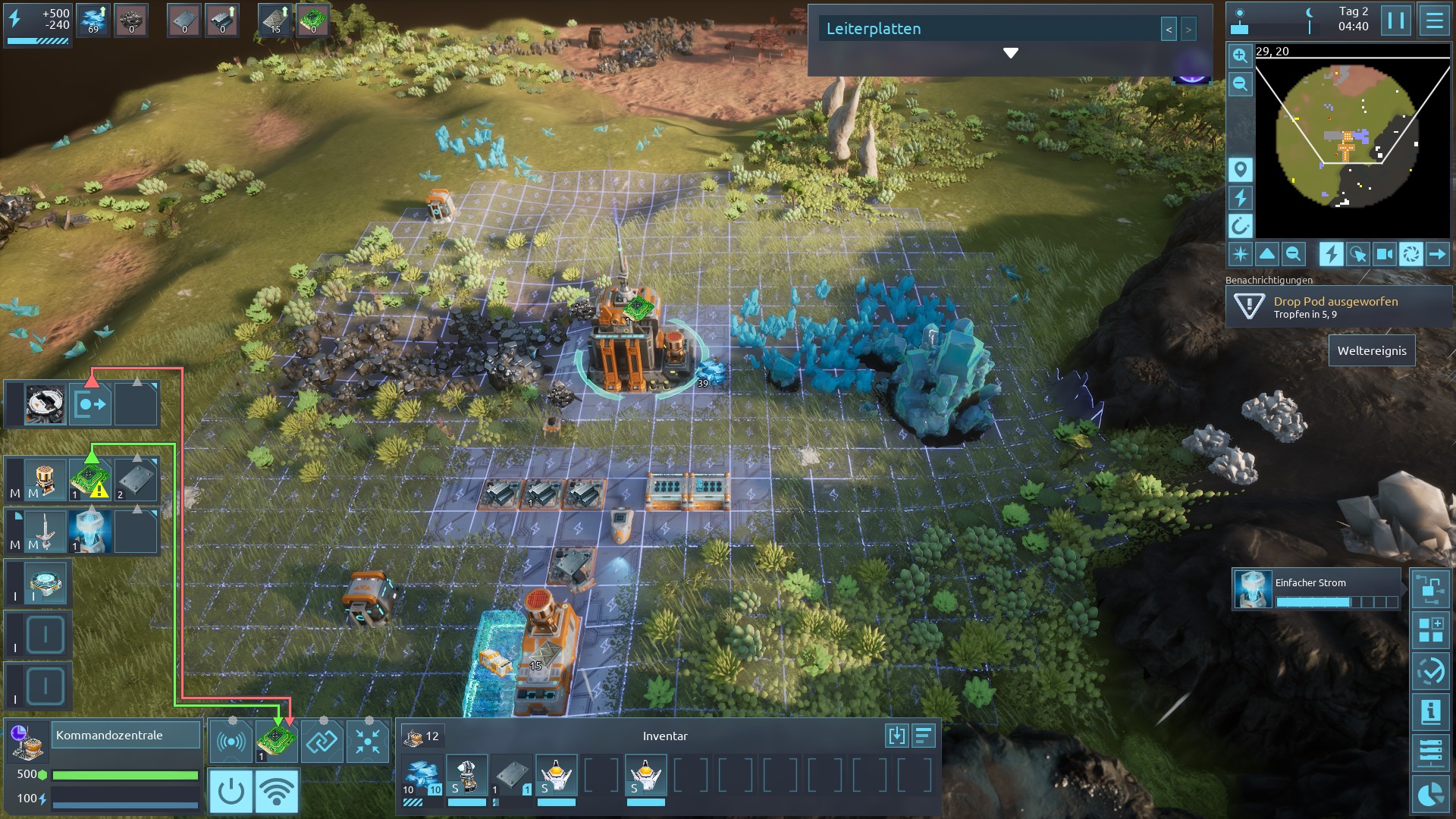Screen dimensions: 1456x819
Task: Open the pie chart statistics button
Action: coord(1430,794)
